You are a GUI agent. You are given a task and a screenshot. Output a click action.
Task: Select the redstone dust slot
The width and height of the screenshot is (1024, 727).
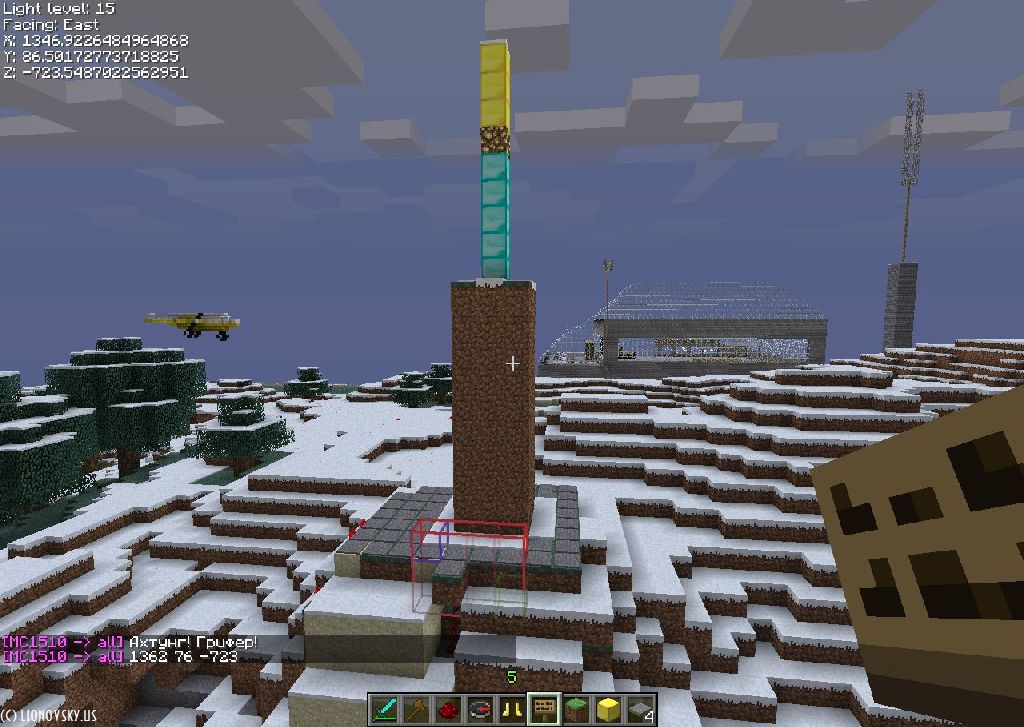pos(448,709)
